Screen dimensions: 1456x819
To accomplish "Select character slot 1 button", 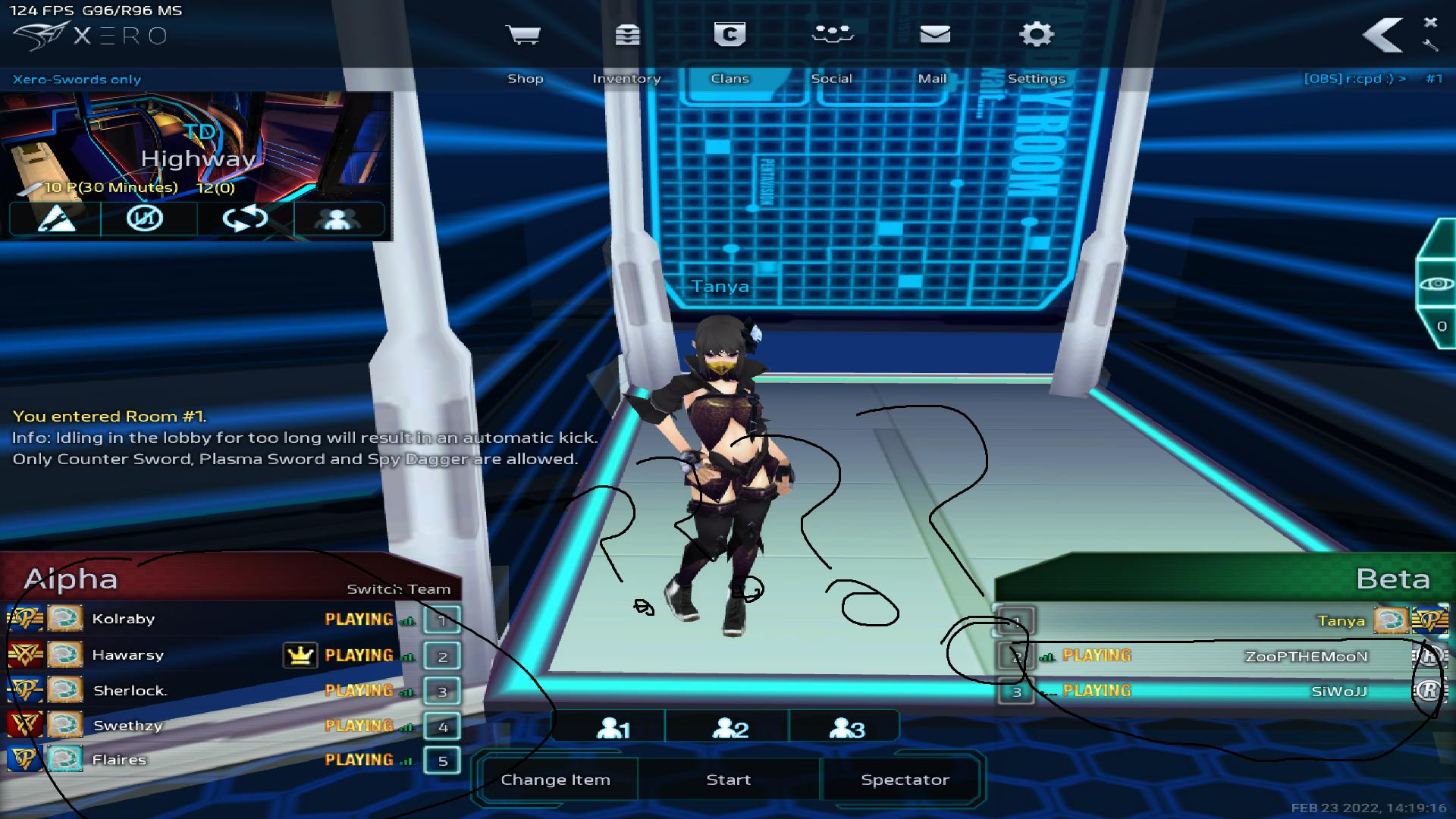I will coord(613,728).
